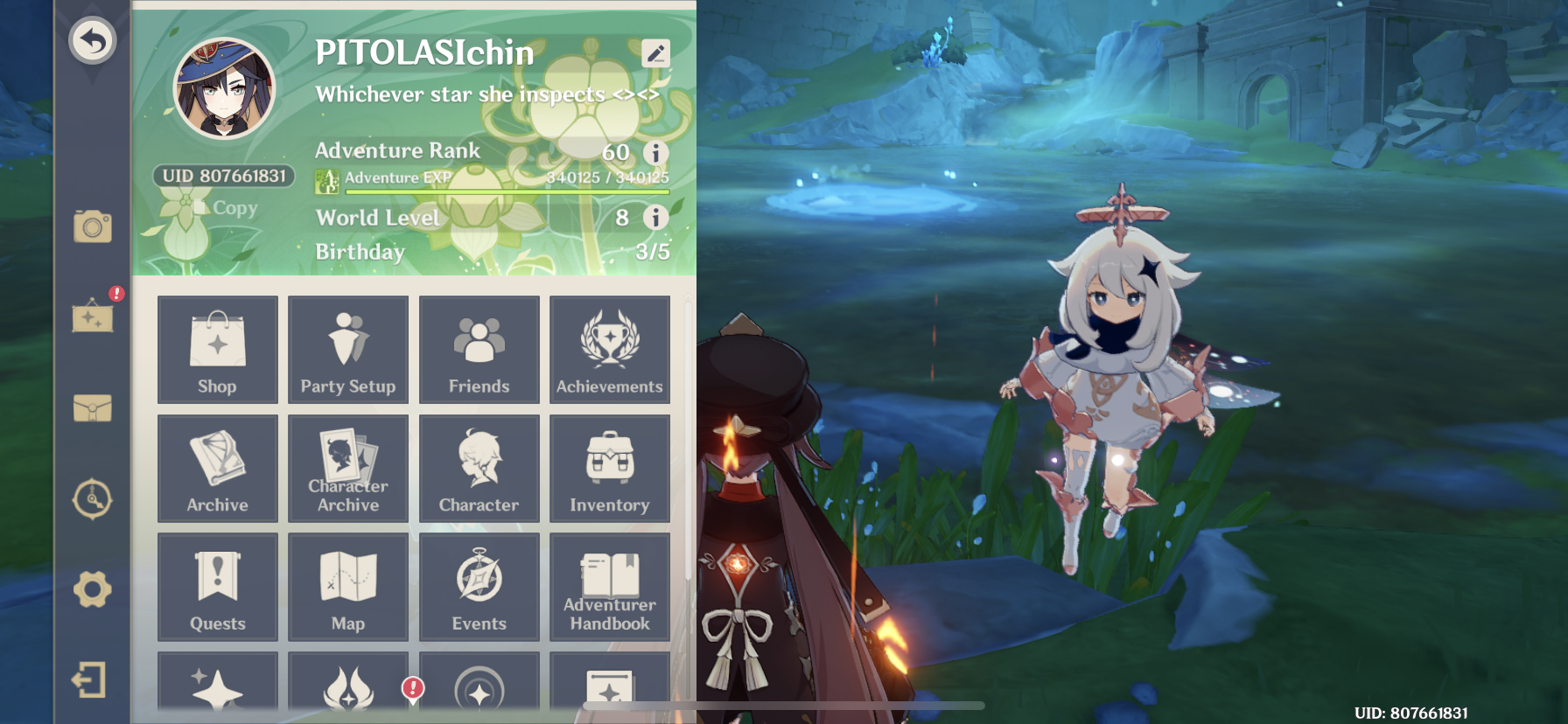Viewport: 1568px width, 724px height.
Task: Open the Photo mode camera tool
Action: tap(91, 227)
